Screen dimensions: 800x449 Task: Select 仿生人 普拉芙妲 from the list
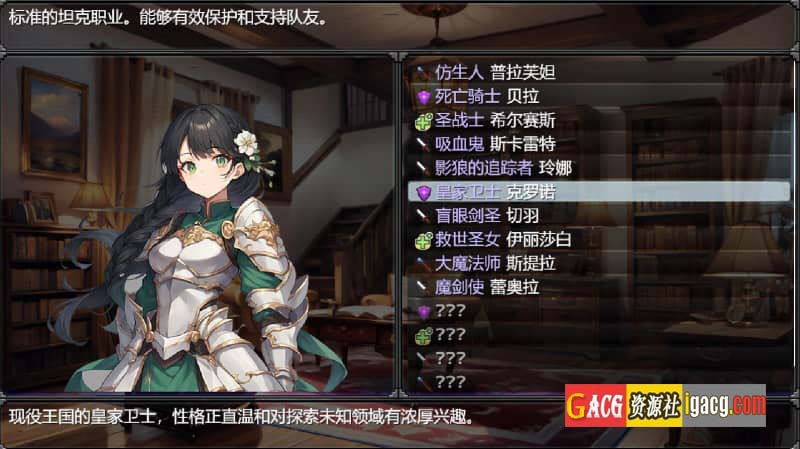pos(495,72)
